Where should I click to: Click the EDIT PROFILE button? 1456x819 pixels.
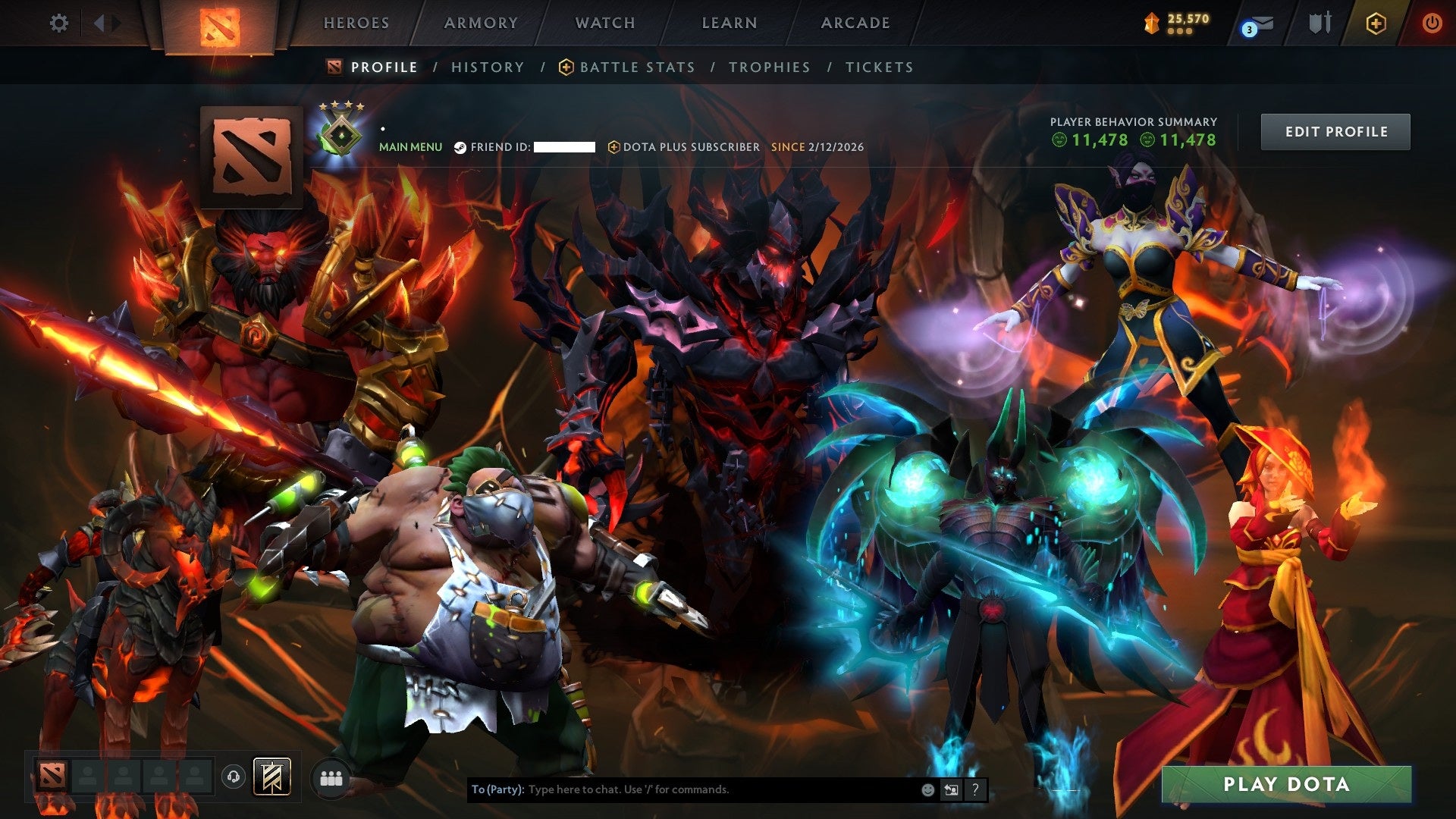[1335, 130]
